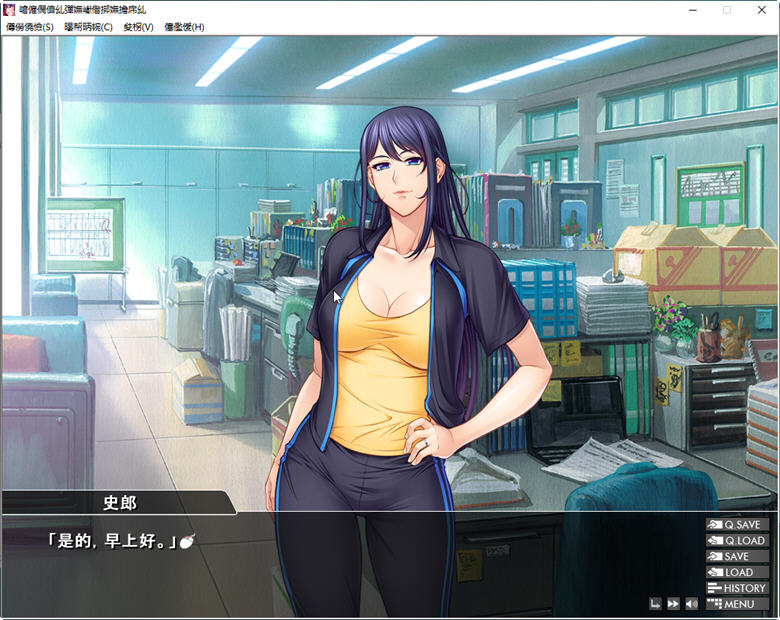Screen dimensions: 780x620
Task: Open the (S) menu in the menu bar
Action: (30, 27)
